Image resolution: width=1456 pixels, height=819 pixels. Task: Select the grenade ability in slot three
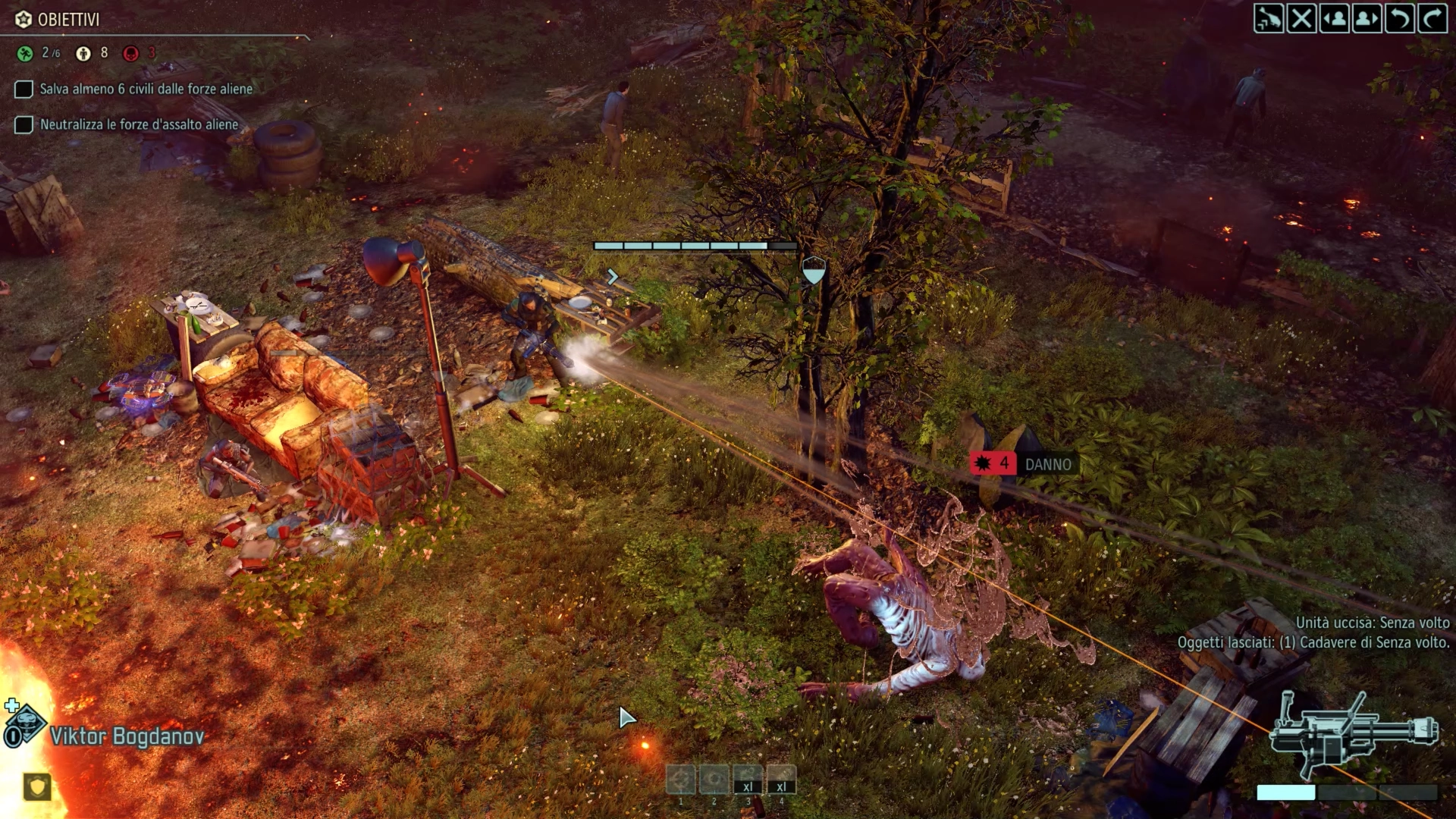coord(748,780)
